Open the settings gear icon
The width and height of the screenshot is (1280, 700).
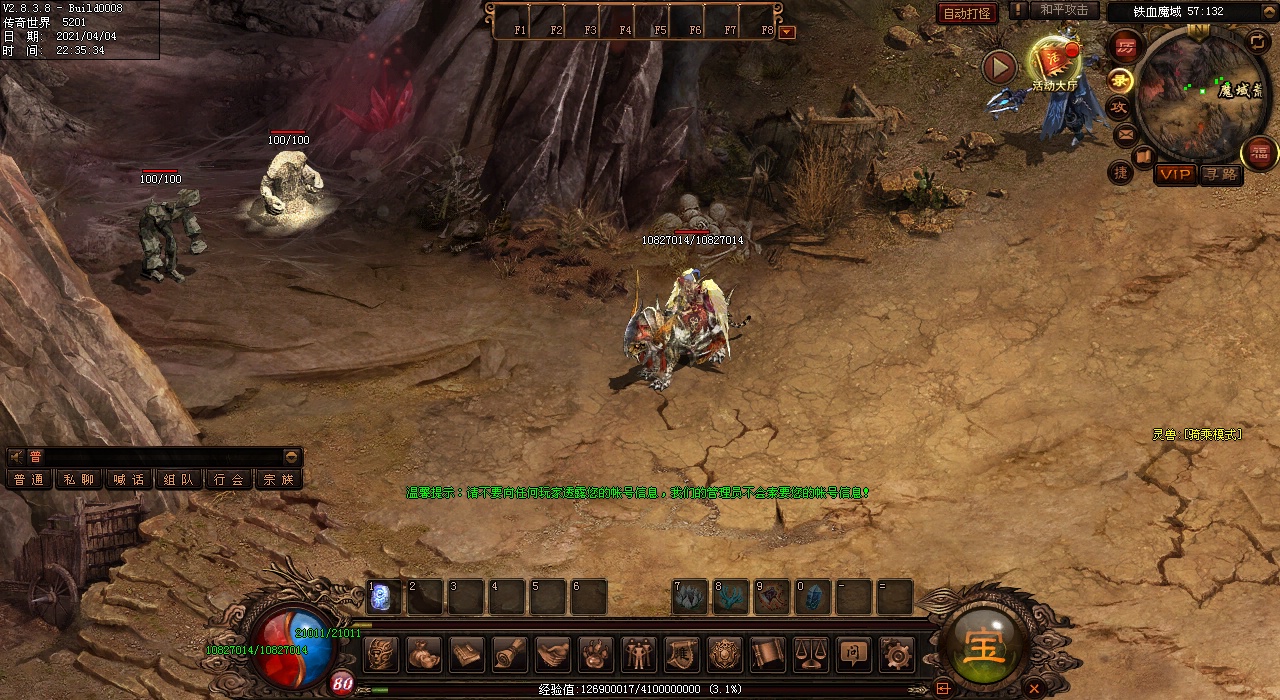[896, 655]
